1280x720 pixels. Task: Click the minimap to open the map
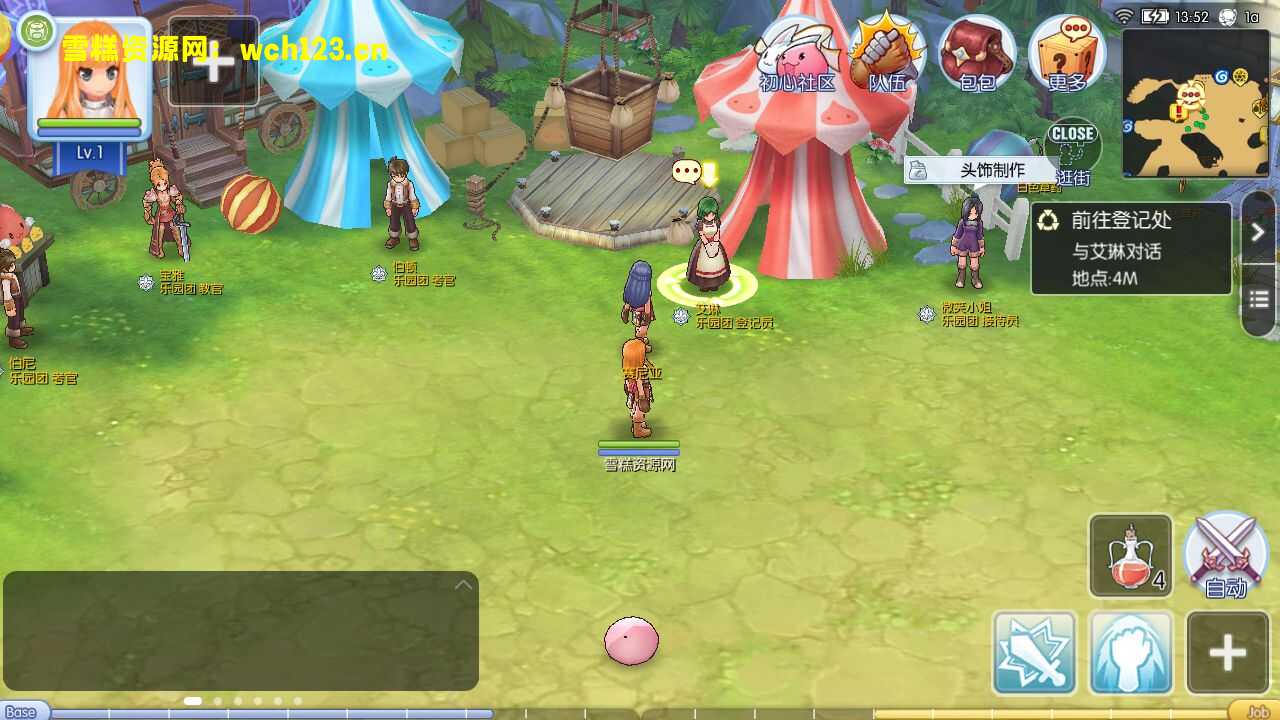click(x=1195, y=103)
